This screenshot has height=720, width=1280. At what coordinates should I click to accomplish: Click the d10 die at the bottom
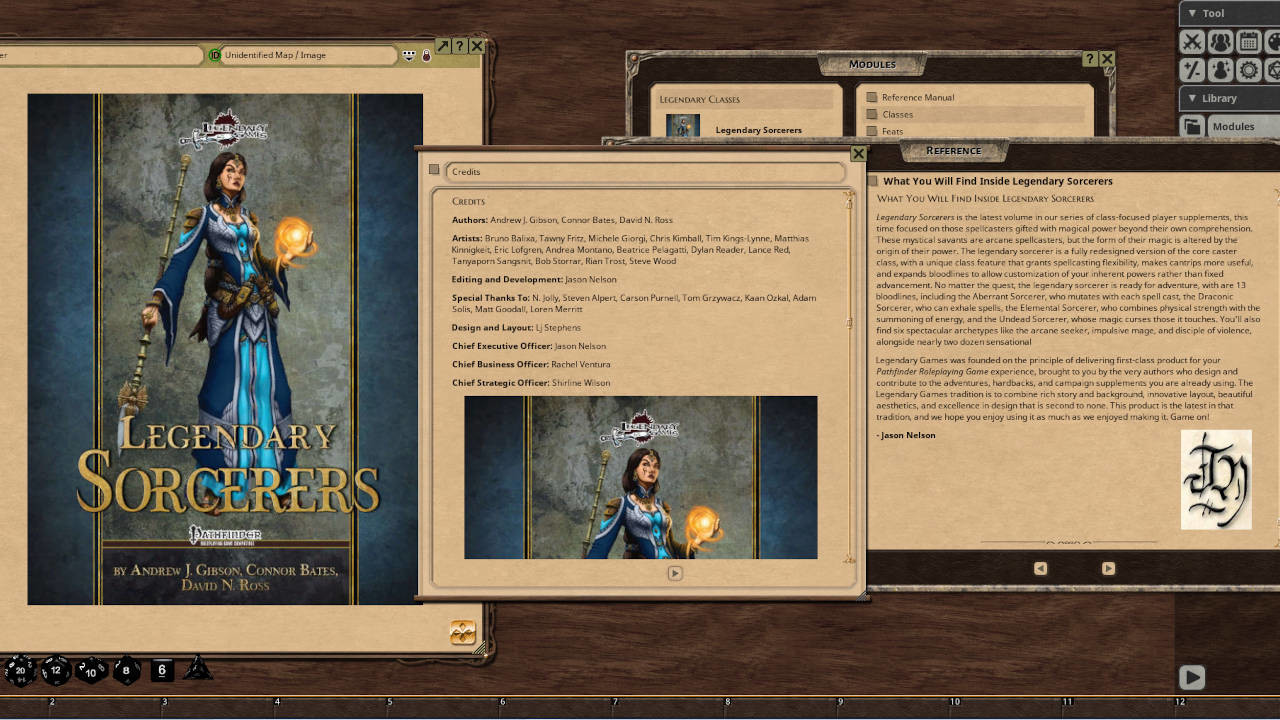click(x=90, y=671)
